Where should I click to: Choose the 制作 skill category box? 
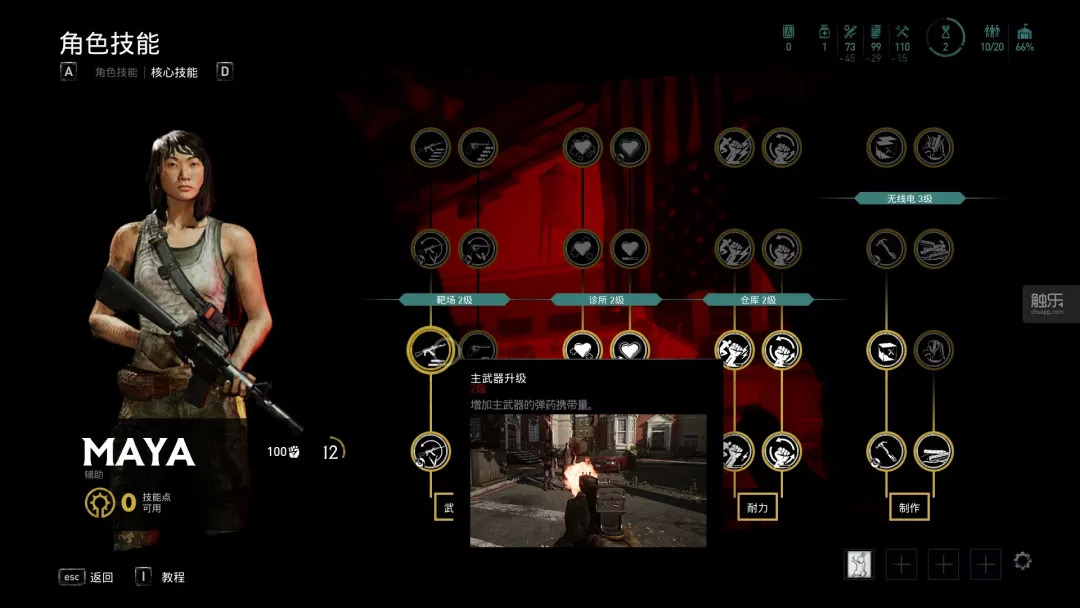(x=909, y=508)
